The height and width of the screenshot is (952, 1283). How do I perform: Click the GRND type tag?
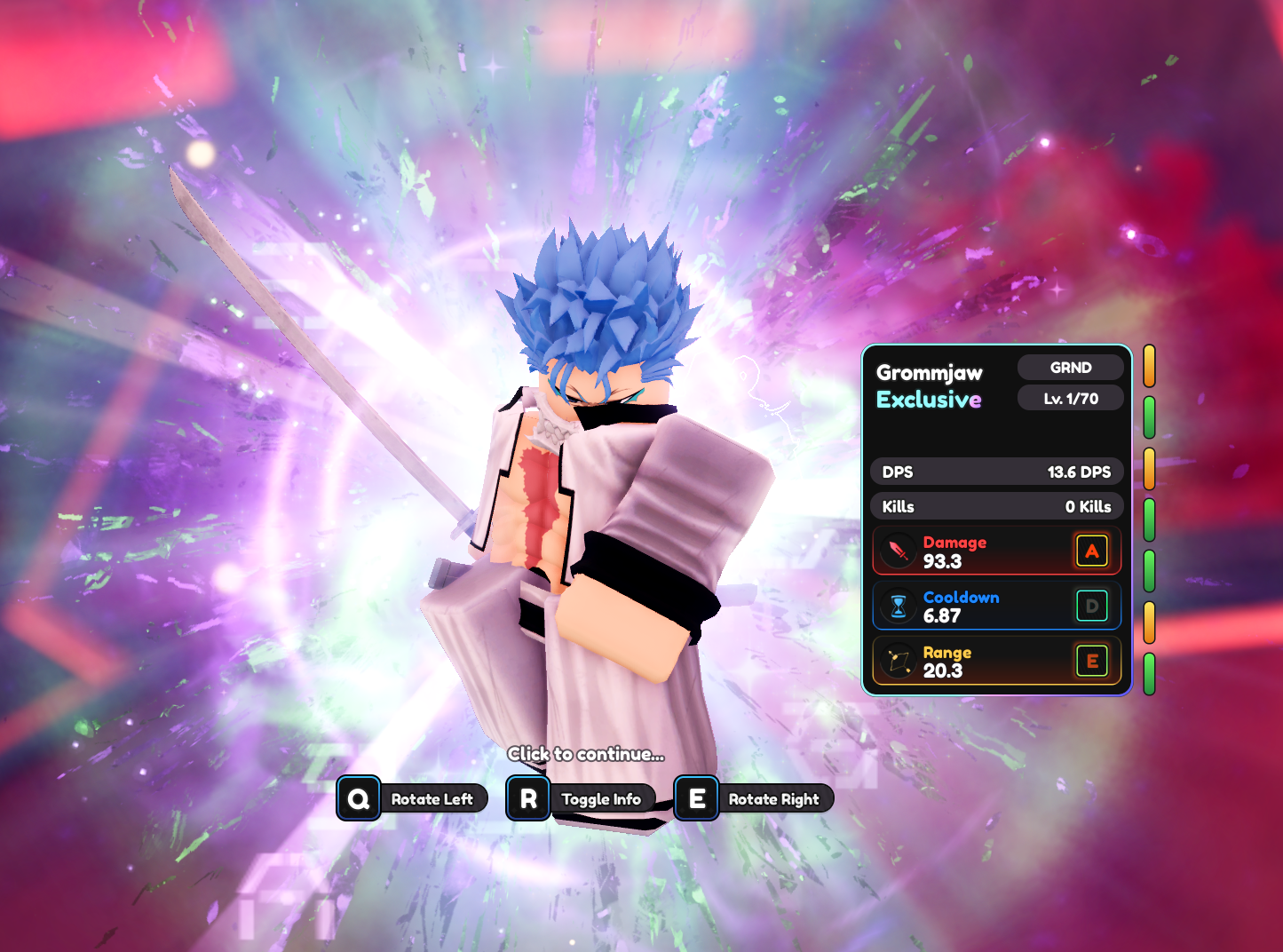pyautogui.click(x=1070, y=368)
